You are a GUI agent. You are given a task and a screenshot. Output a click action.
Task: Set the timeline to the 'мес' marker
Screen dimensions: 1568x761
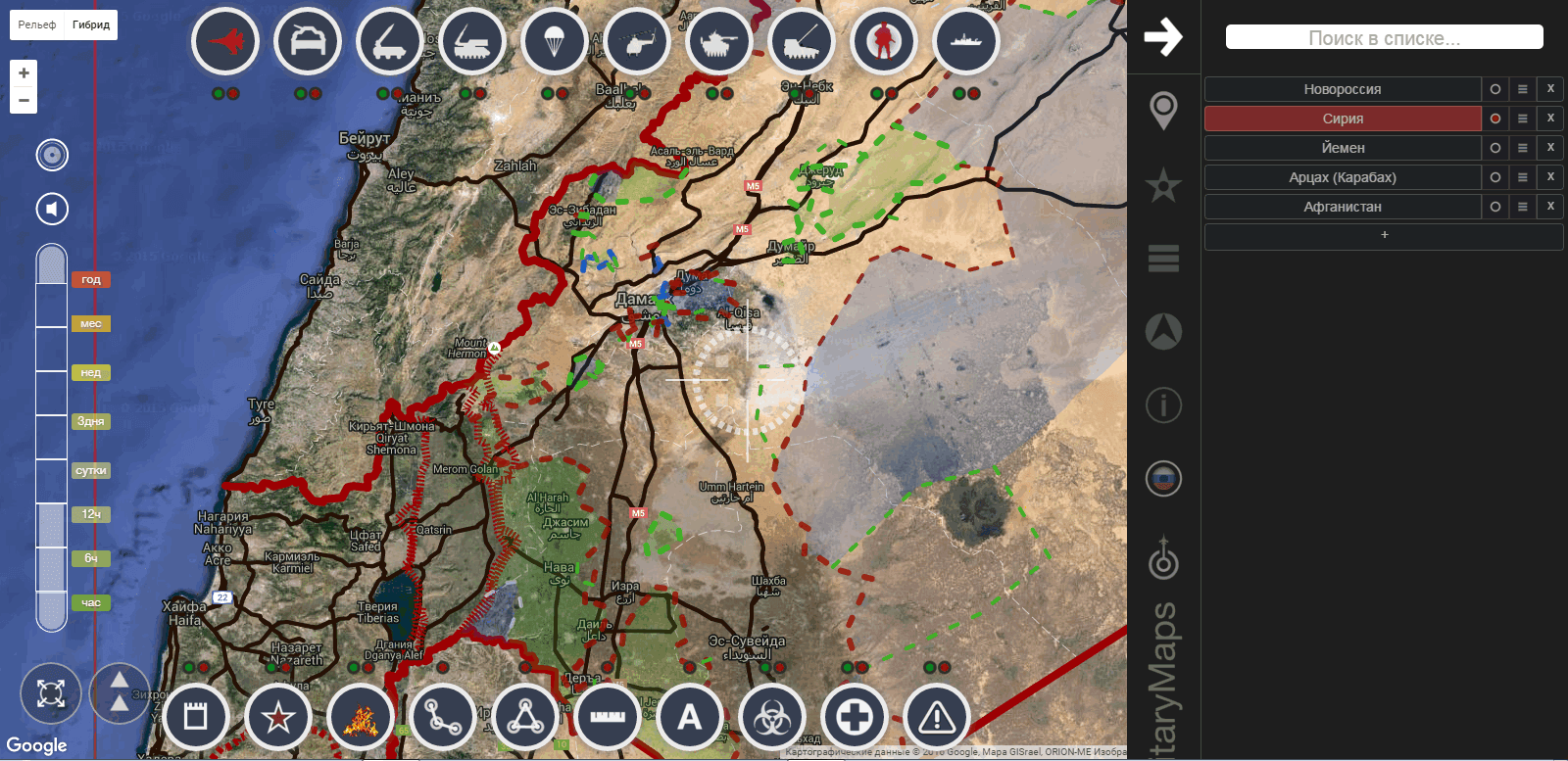(91, 323)
